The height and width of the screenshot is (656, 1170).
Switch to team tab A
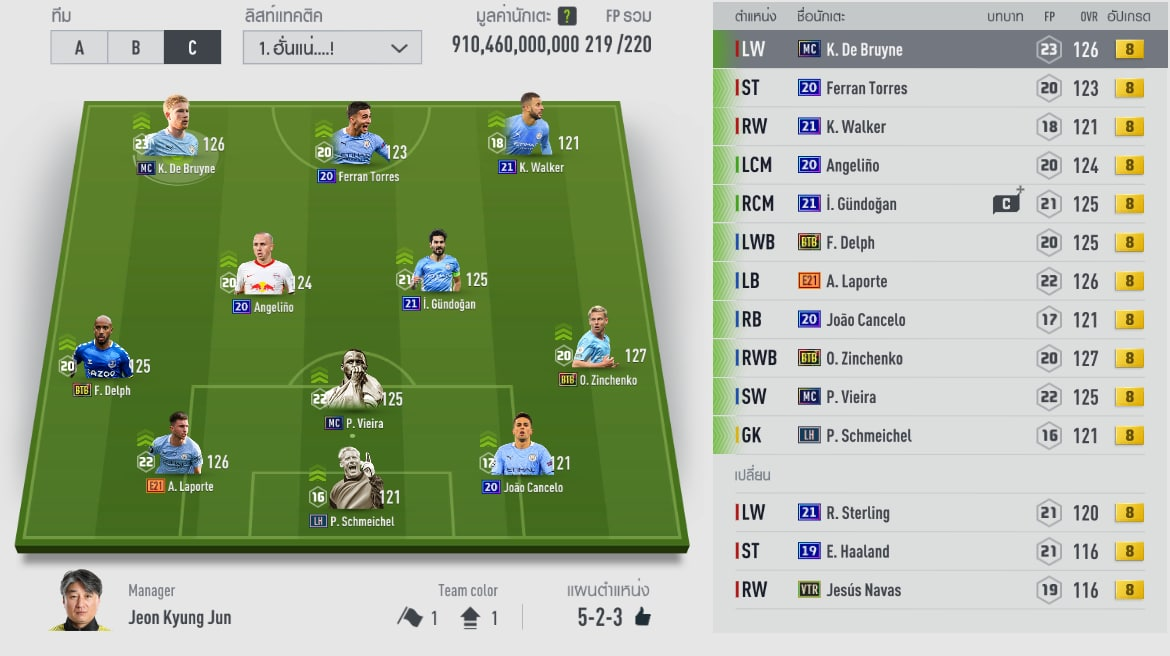point(79,48)
